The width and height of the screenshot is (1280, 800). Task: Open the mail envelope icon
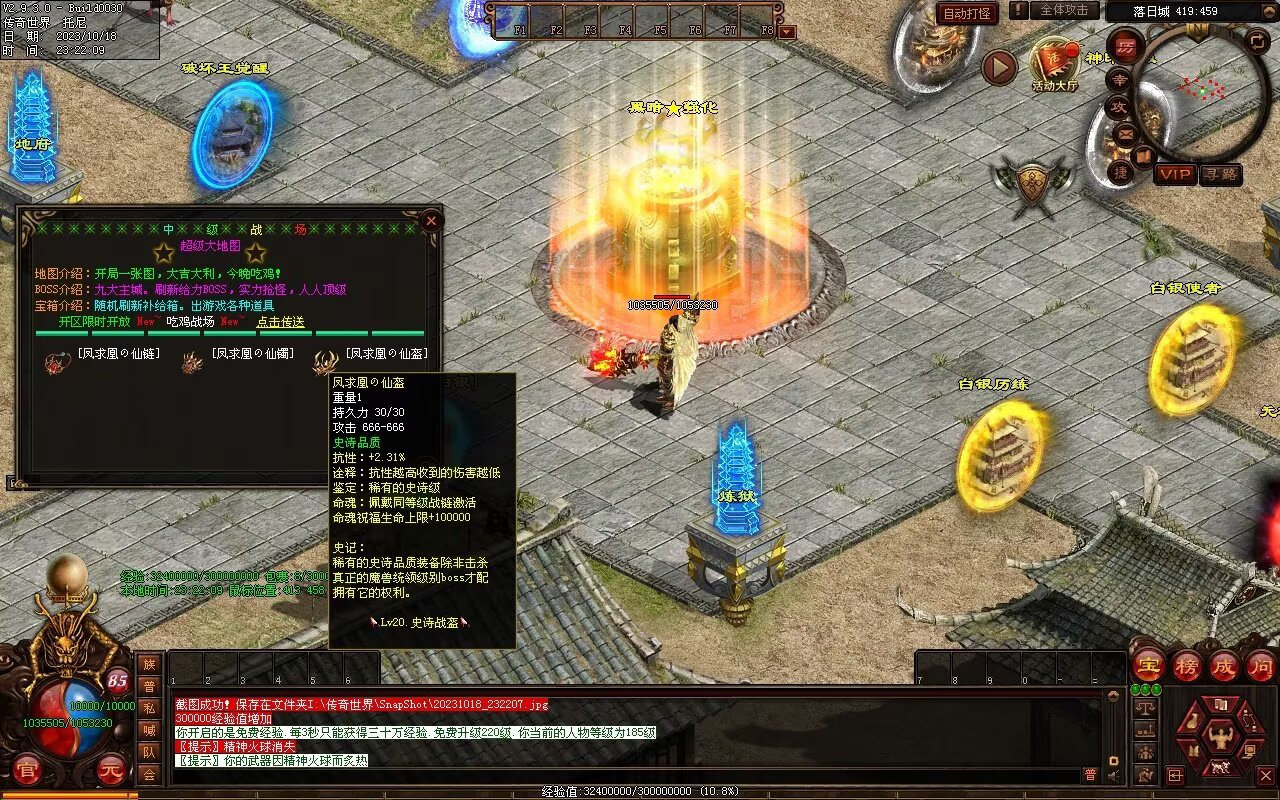[1125, 133]
